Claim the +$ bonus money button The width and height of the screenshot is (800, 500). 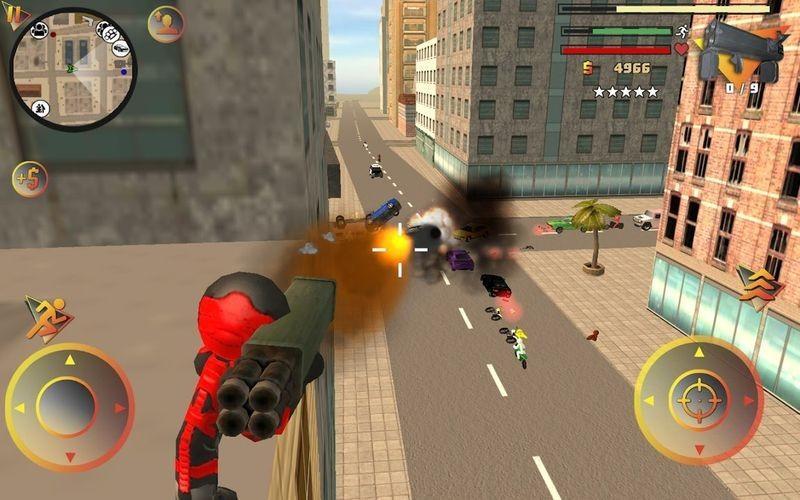[30, 179]
